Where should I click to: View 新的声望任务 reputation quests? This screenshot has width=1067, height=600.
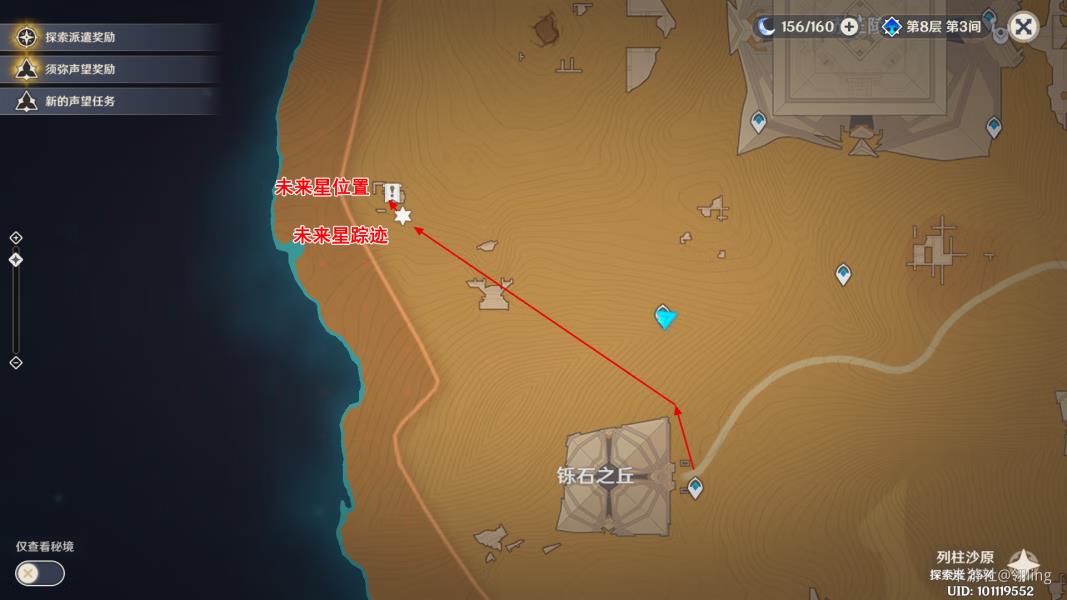(x=79, y=101)
